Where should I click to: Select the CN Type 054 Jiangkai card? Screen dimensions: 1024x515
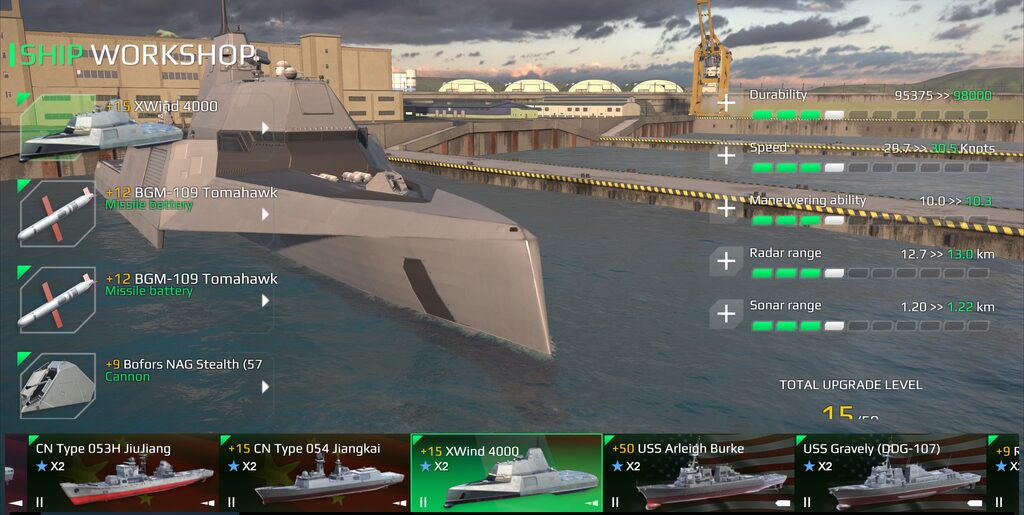pyautogui.click(x=314, y=473)
